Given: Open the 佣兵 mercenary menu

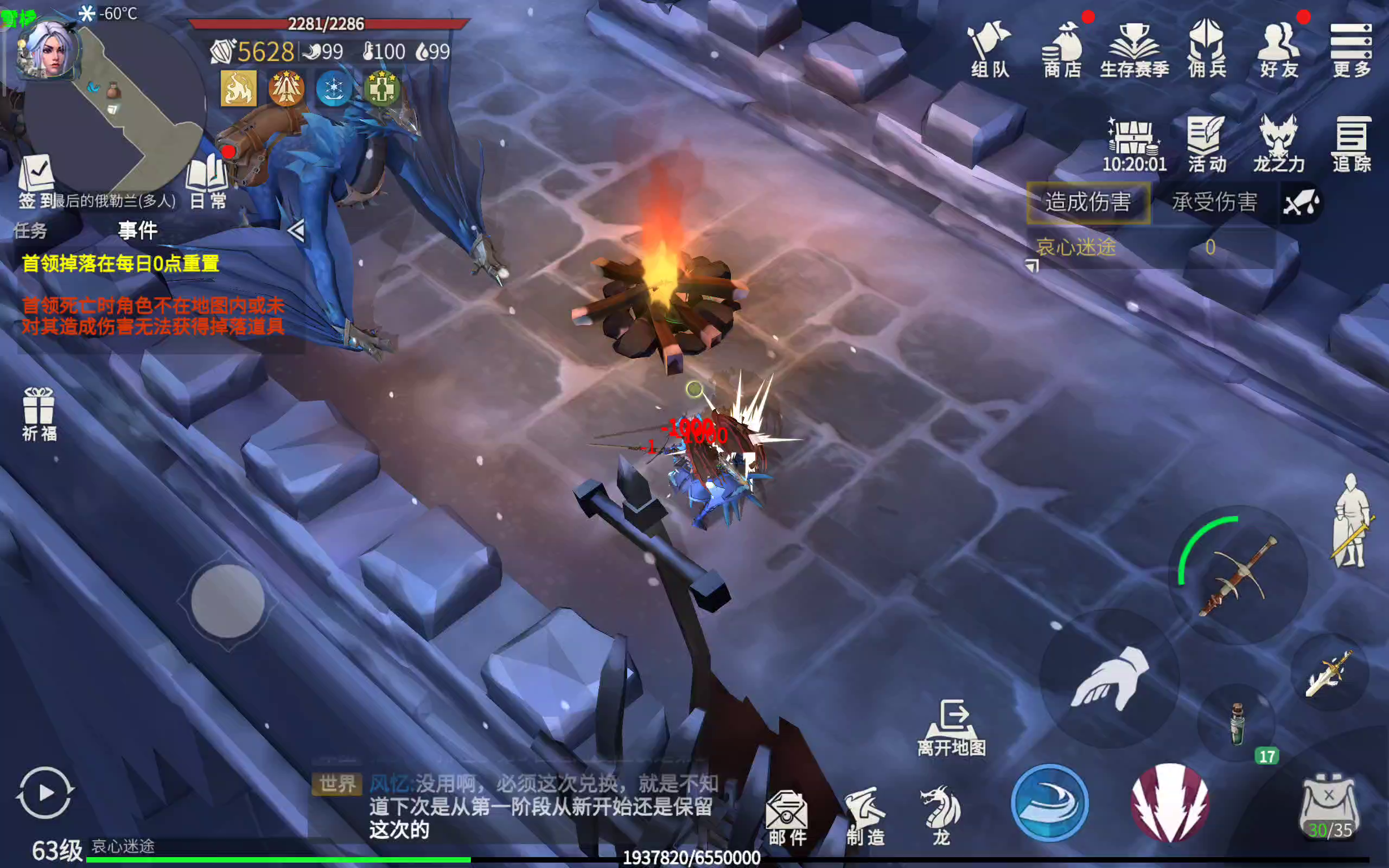Looking at the screenshot, I should click(1207, 49).
